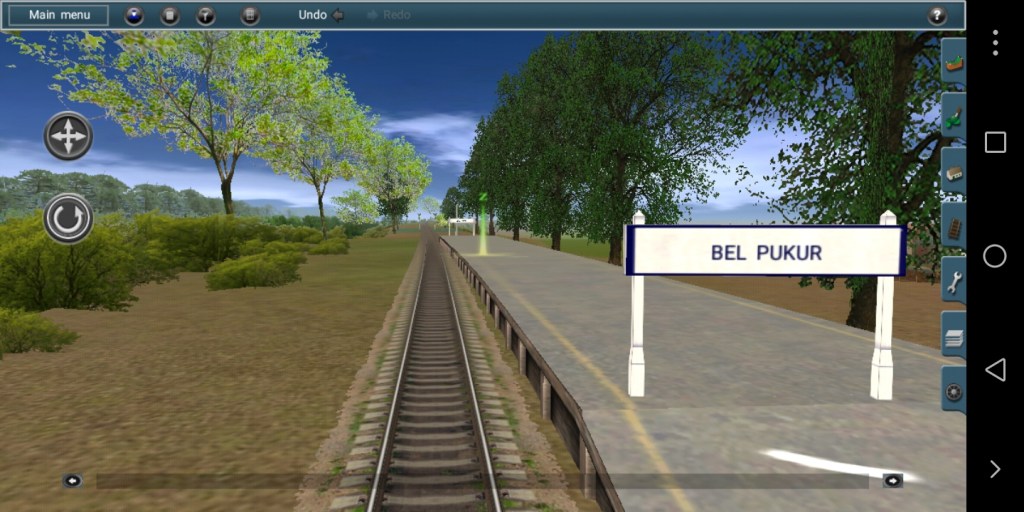
Task: Tap the Android three-dot overflow menu
Action: point(995,42)
